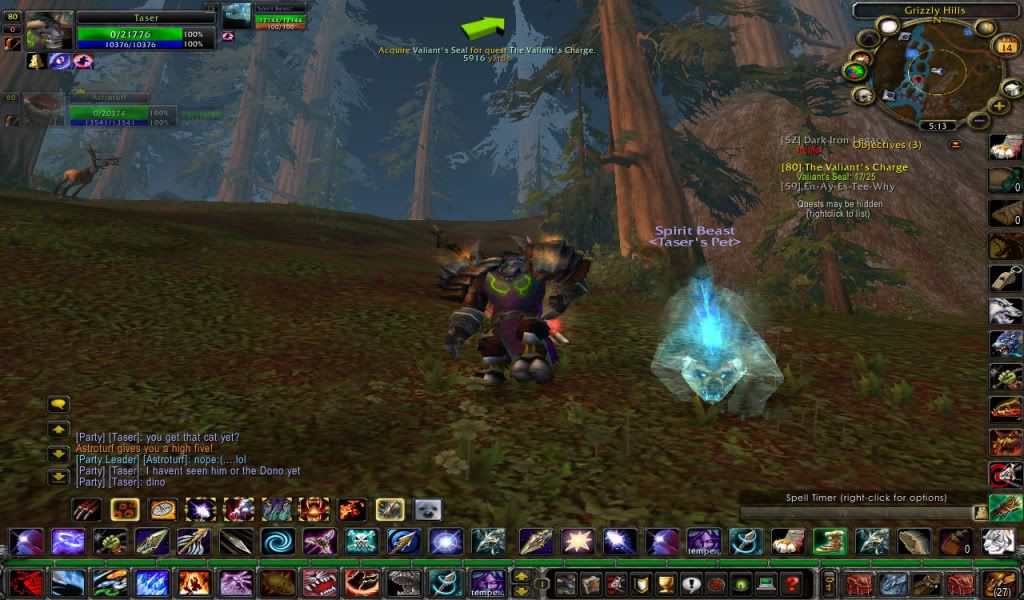Zoom in the minimap with plus button
The image size is (1024, 600).
point(998,105)
